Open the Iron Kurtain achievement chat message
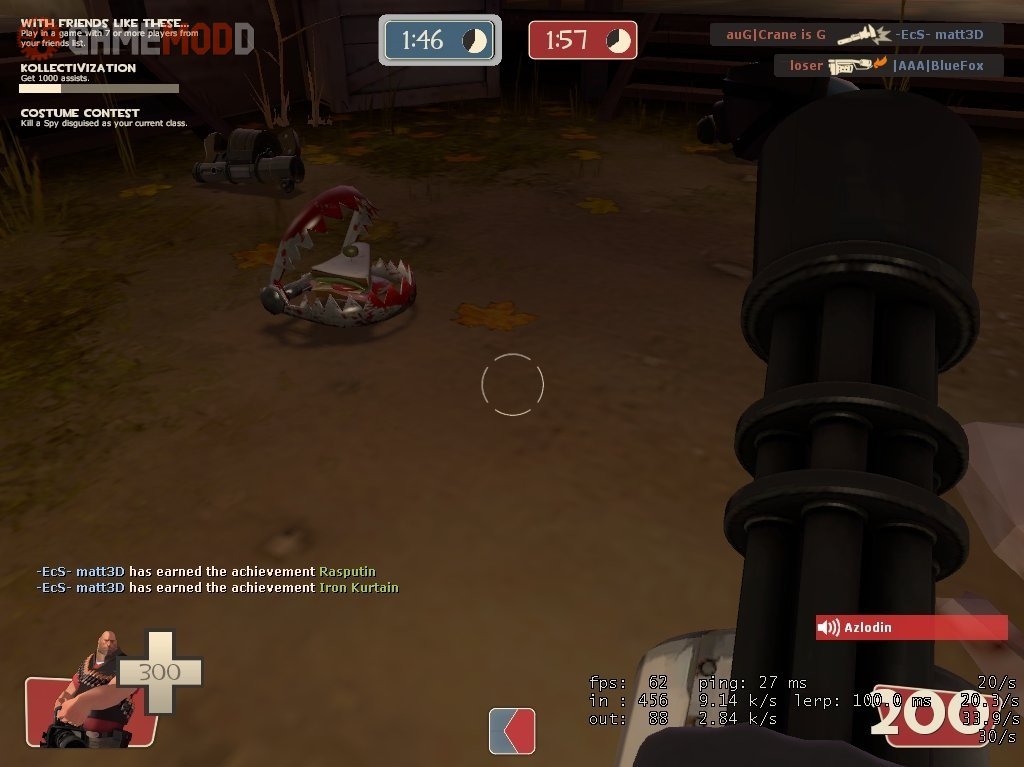The width and height of the screenshot is (1024, 767). coord(217,588)
